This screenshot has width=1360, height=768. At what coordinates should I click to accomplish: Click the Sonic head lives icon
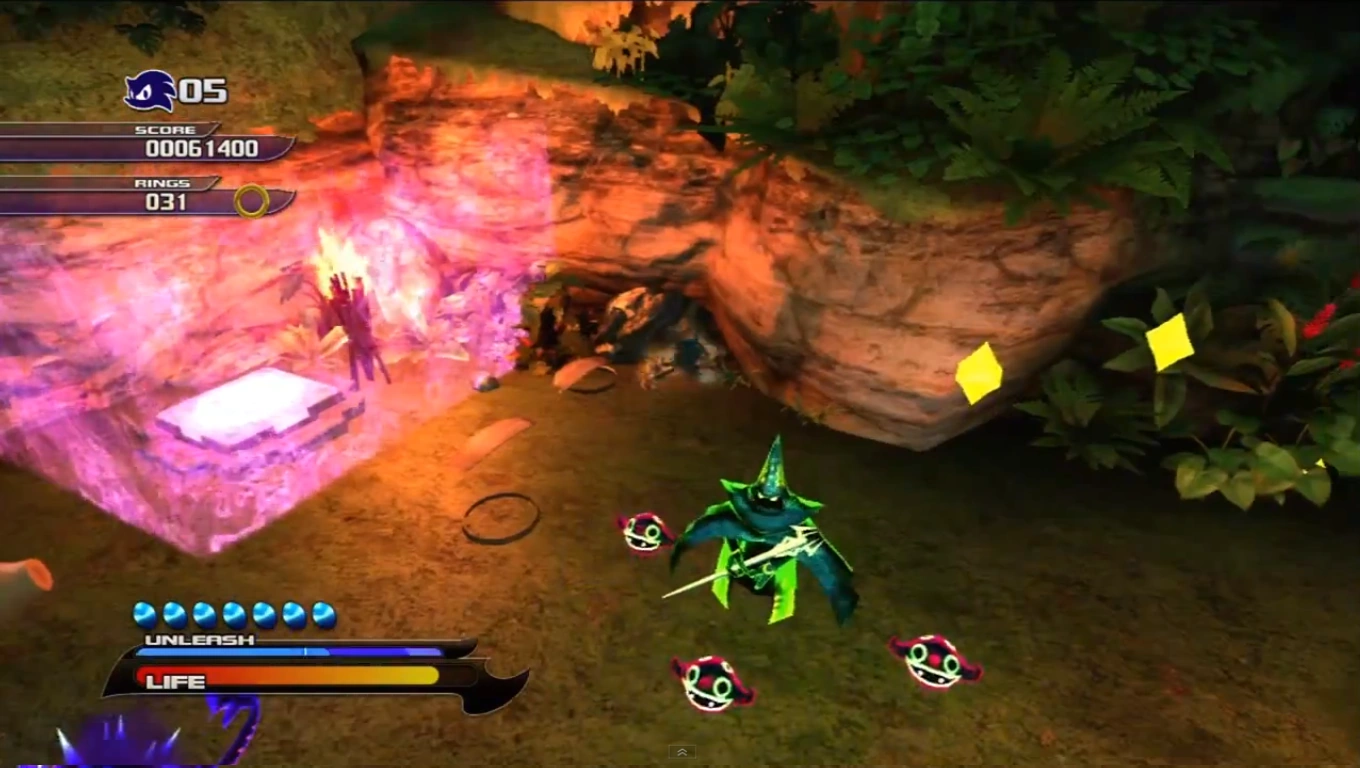(150, 91)
